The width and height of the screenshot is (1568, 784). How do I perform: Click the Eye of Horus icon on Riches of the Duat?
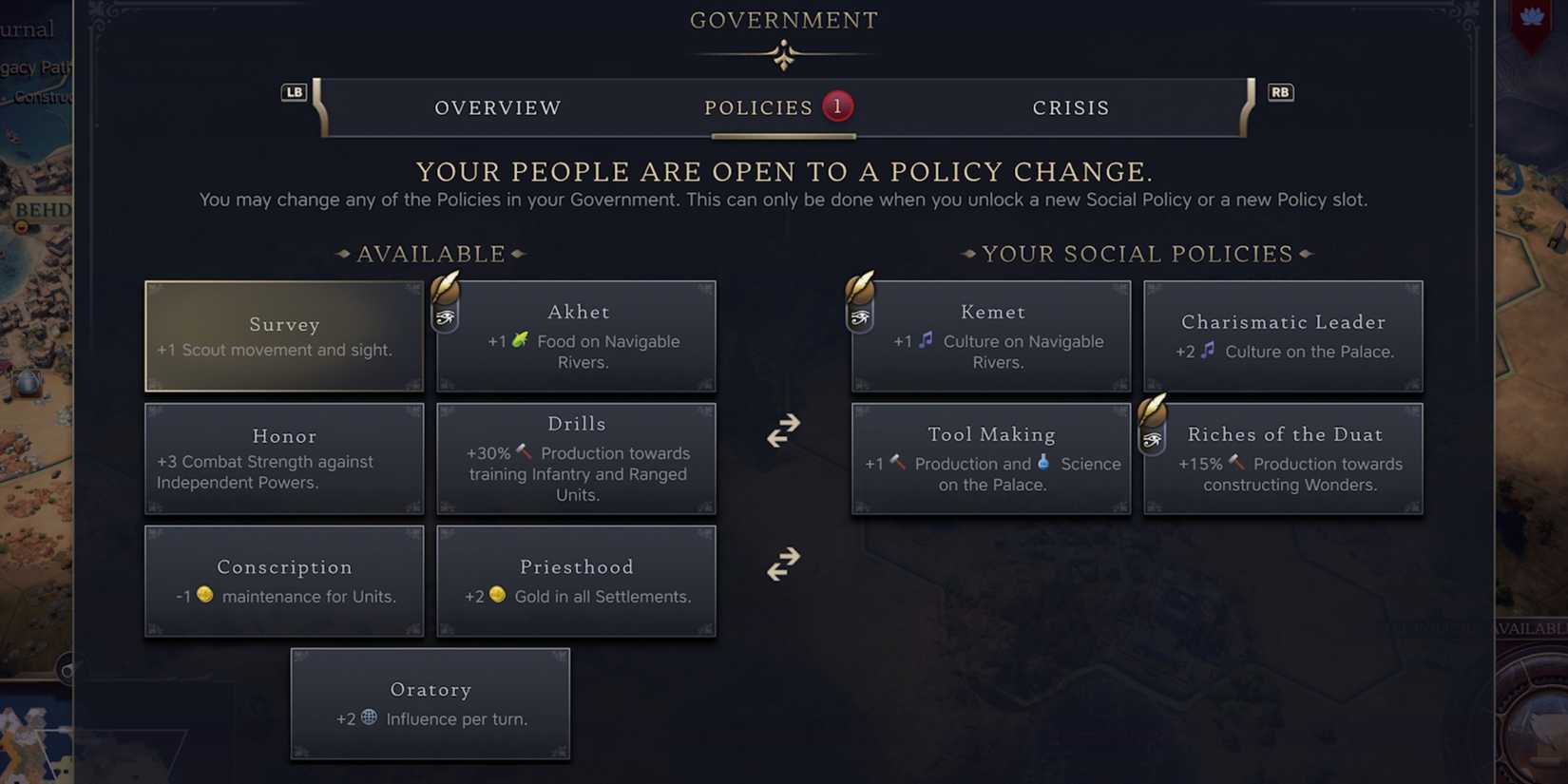pyautogui.click(x=1153, y=439)
